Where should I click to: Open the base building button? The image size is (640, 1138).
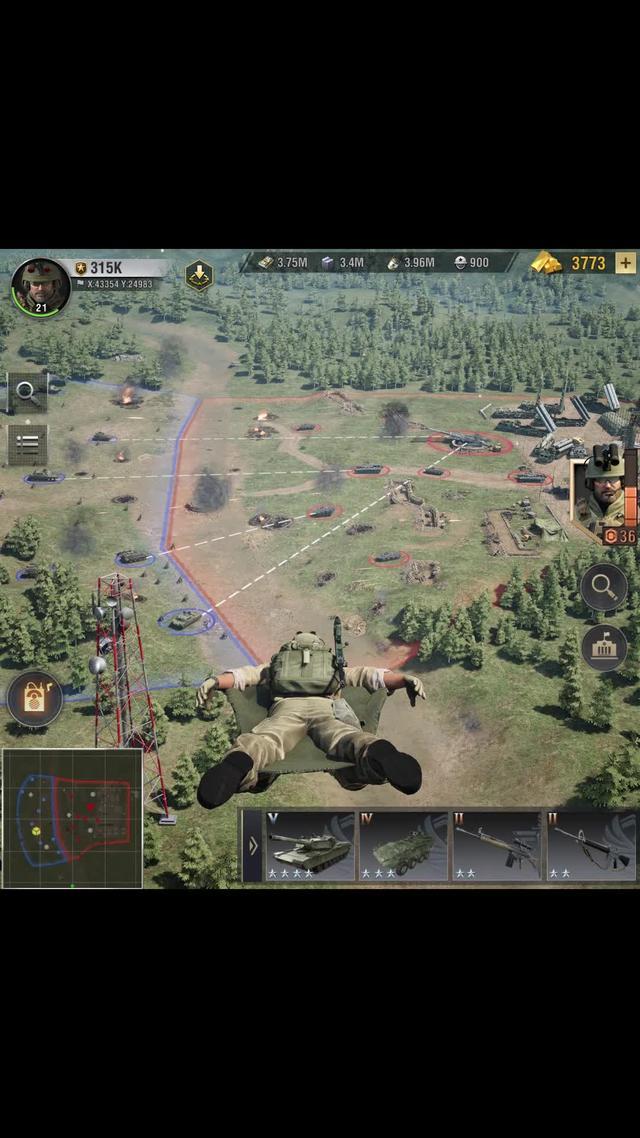click(603, 647)
